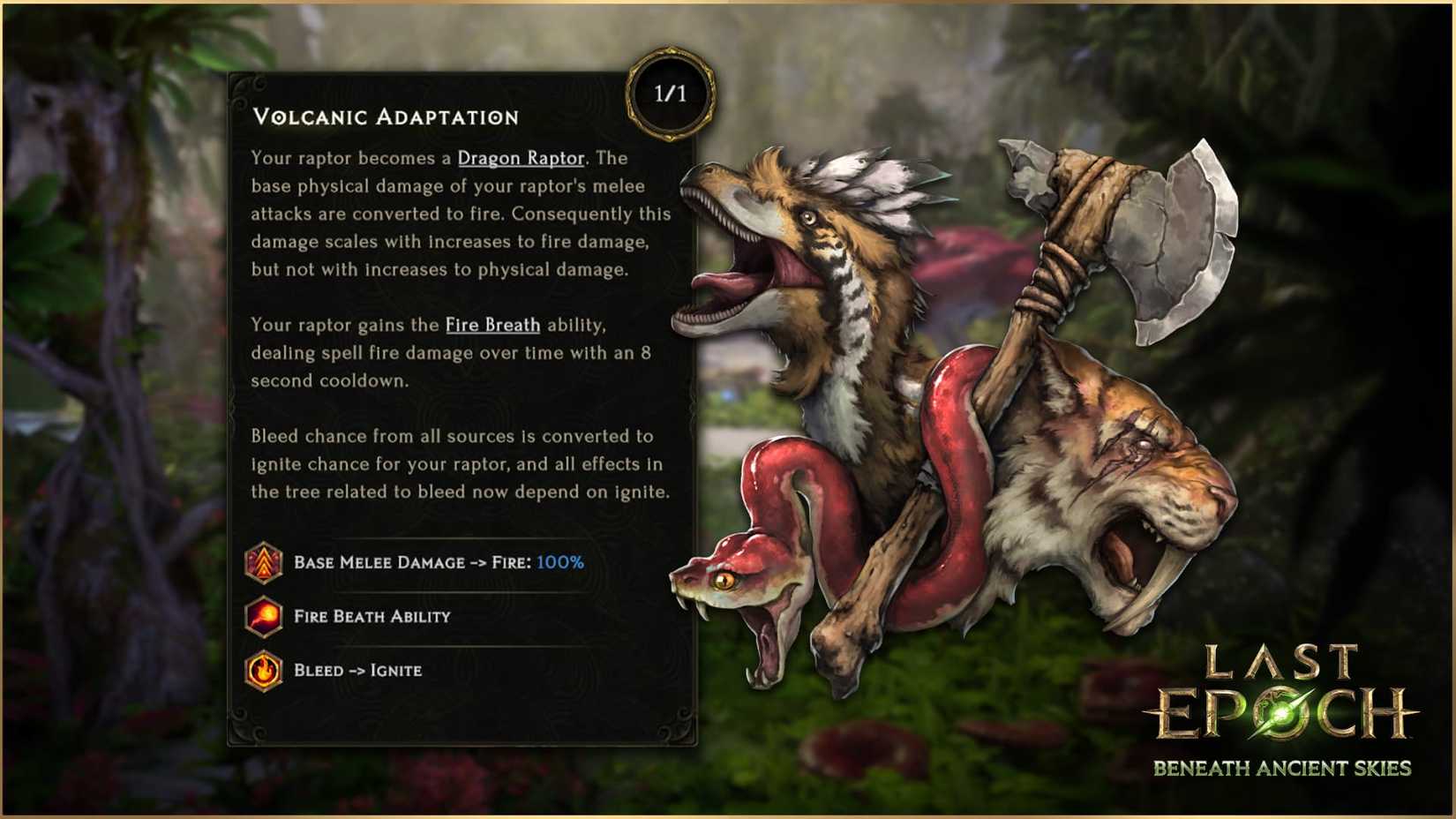Click the golden 1/1 point allocation medallion
The image size is (1456, 819).
pyautogui.click(x=671, y=92)
